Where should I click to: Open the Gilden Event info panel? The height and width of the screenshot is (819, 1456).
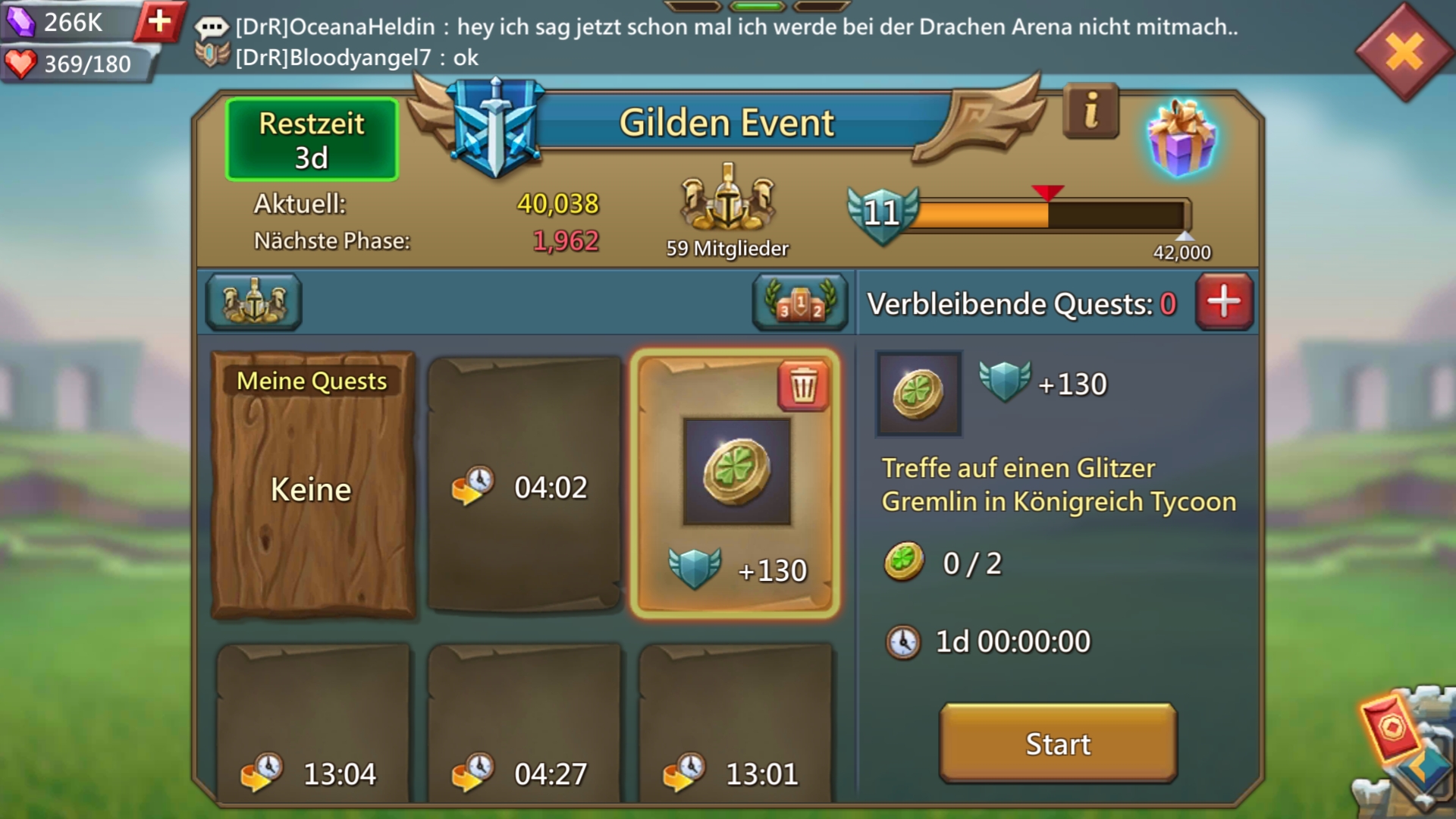tap(1090, 111)
